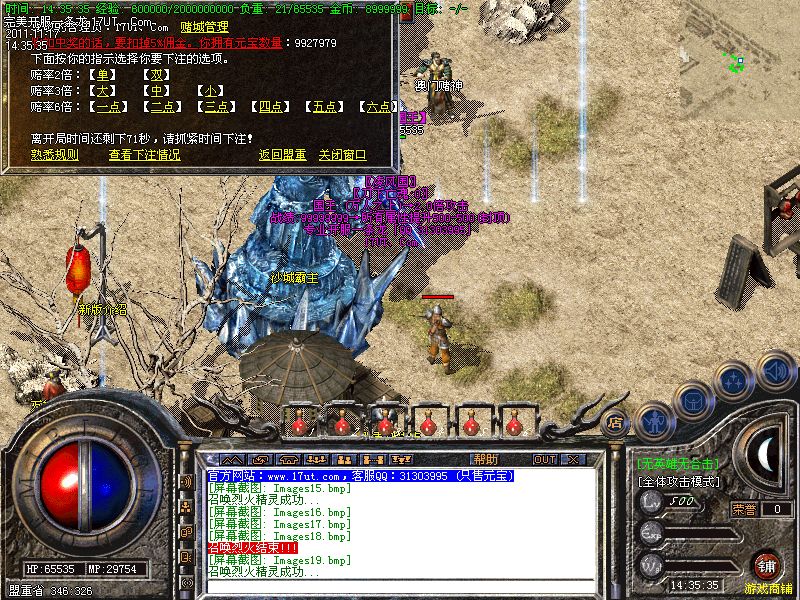The image size is (800, 600).
Task: Click the round 店 shop icon
Action: click(x=616, y=421)
